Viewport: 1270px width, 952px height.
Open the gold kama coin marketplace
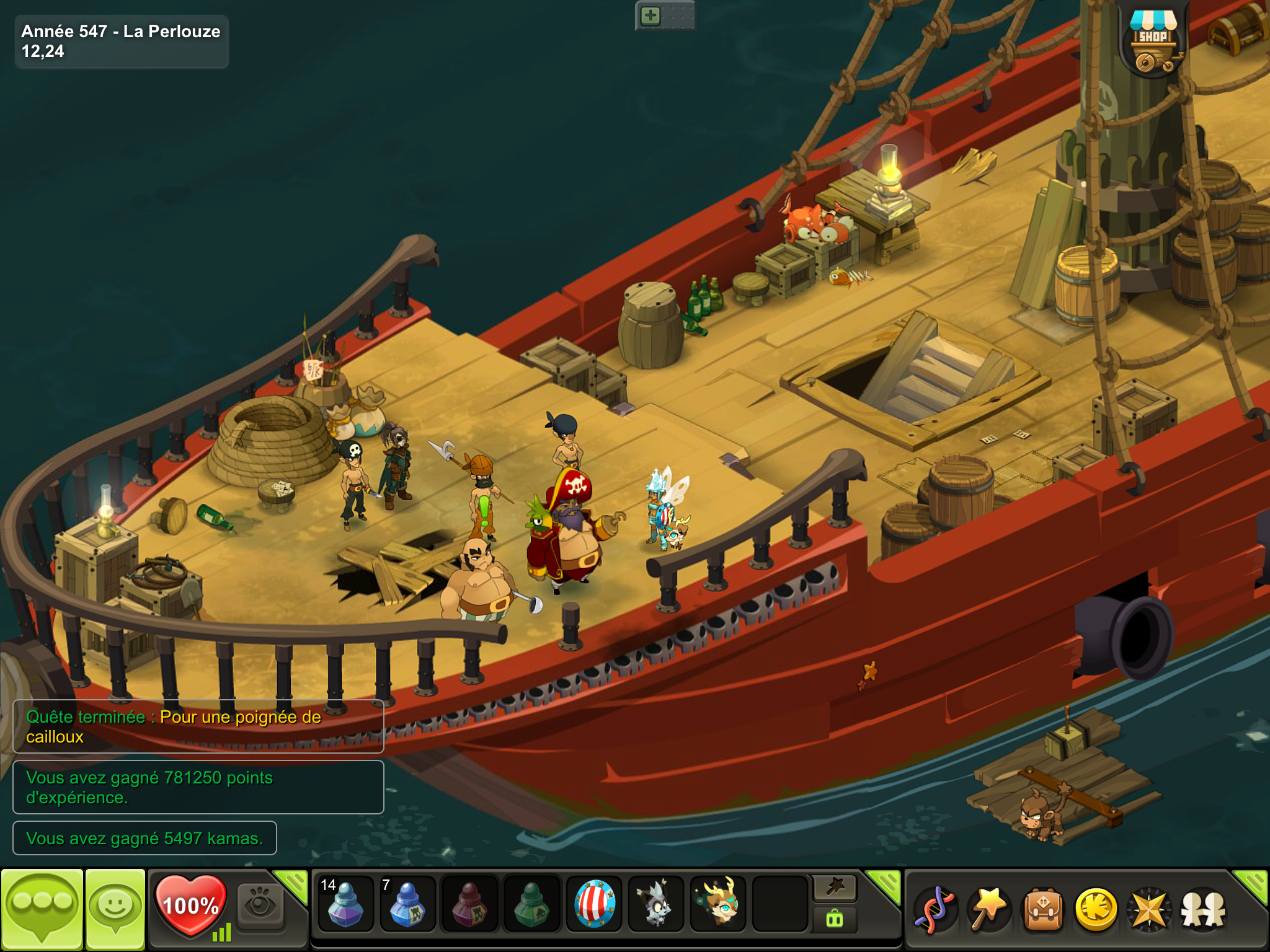pos(1096,910)
